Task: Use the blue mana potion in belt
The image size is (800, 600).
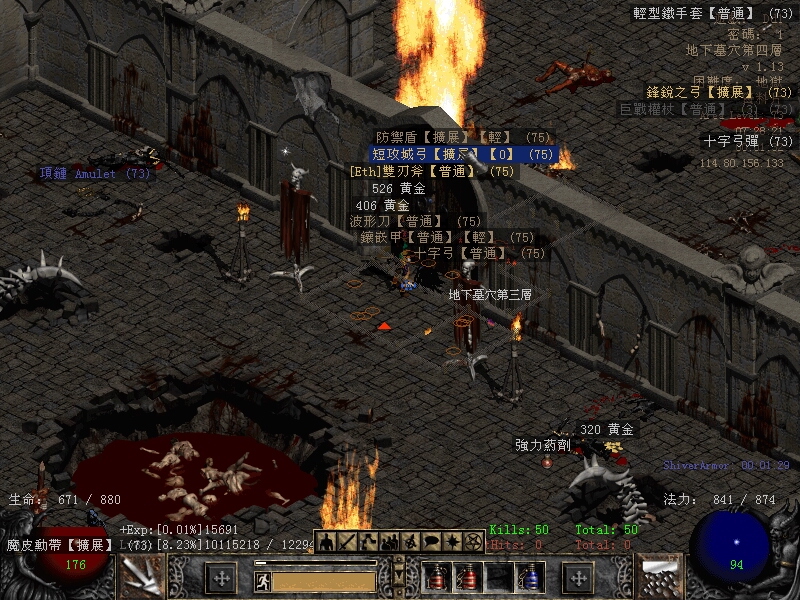Action: click(x=527, y=577)
